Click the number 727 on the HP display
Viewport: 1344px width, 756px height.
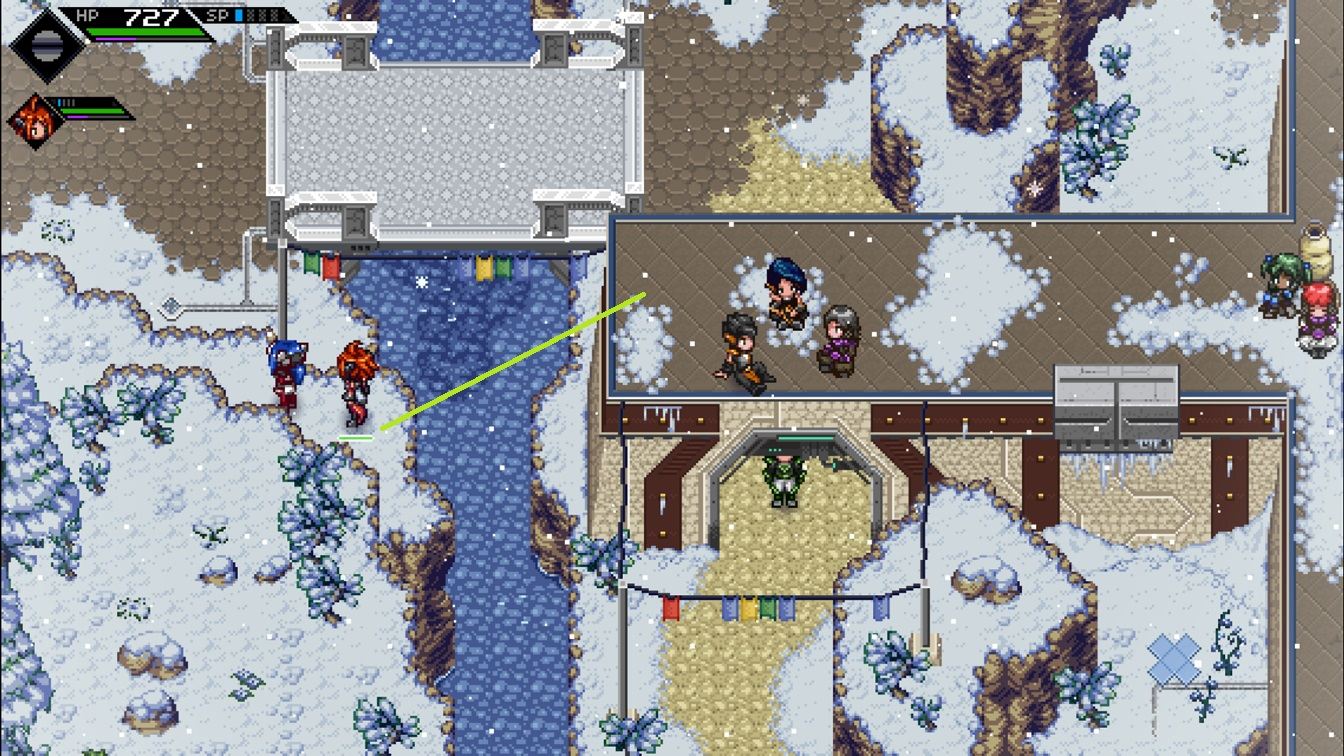pyautogui.click(x=151, y=16)
